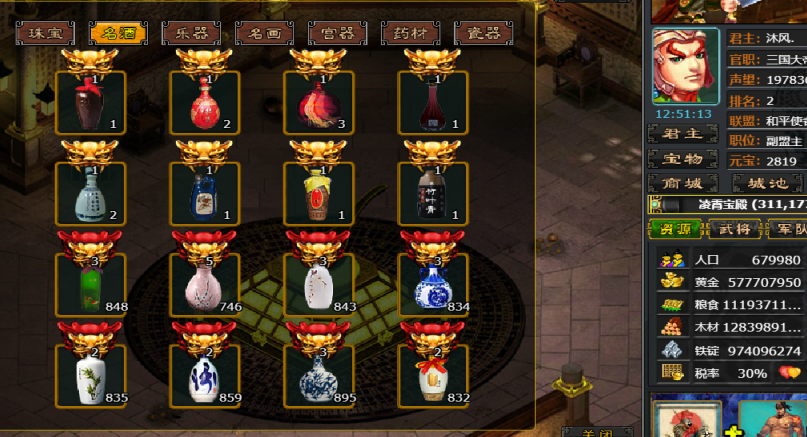Select the green bottle with count 848
807x437 pixels.
tap(91, 286)
